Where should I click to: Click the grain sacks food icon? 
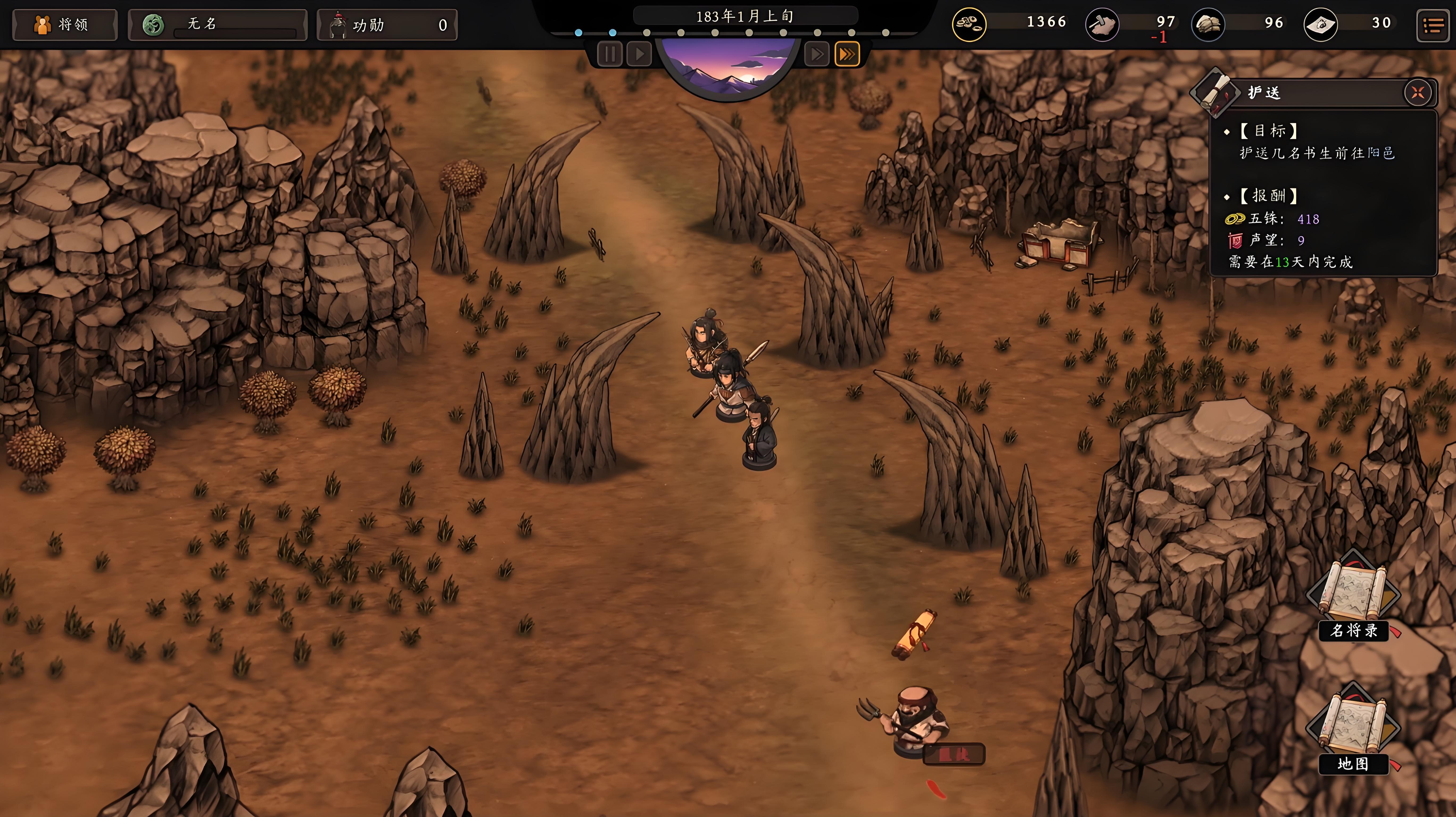(1208, 25)
